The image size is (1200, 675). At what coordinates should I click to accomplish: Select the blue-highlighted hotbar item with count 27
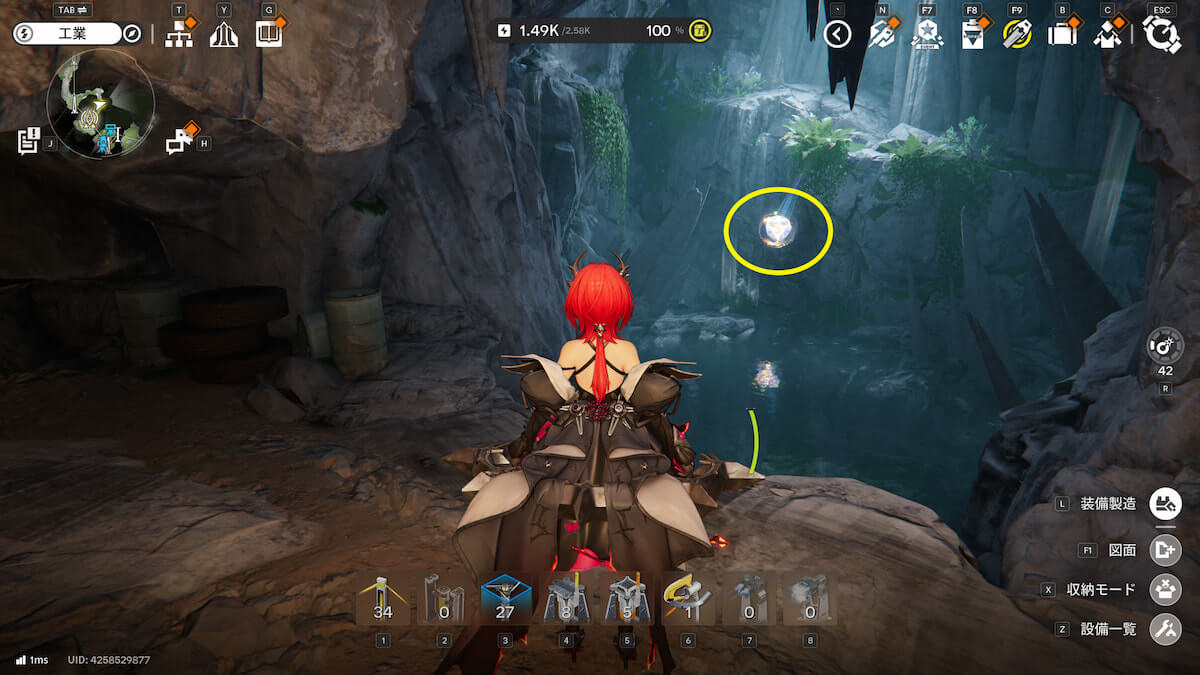[x=505, y=599]
